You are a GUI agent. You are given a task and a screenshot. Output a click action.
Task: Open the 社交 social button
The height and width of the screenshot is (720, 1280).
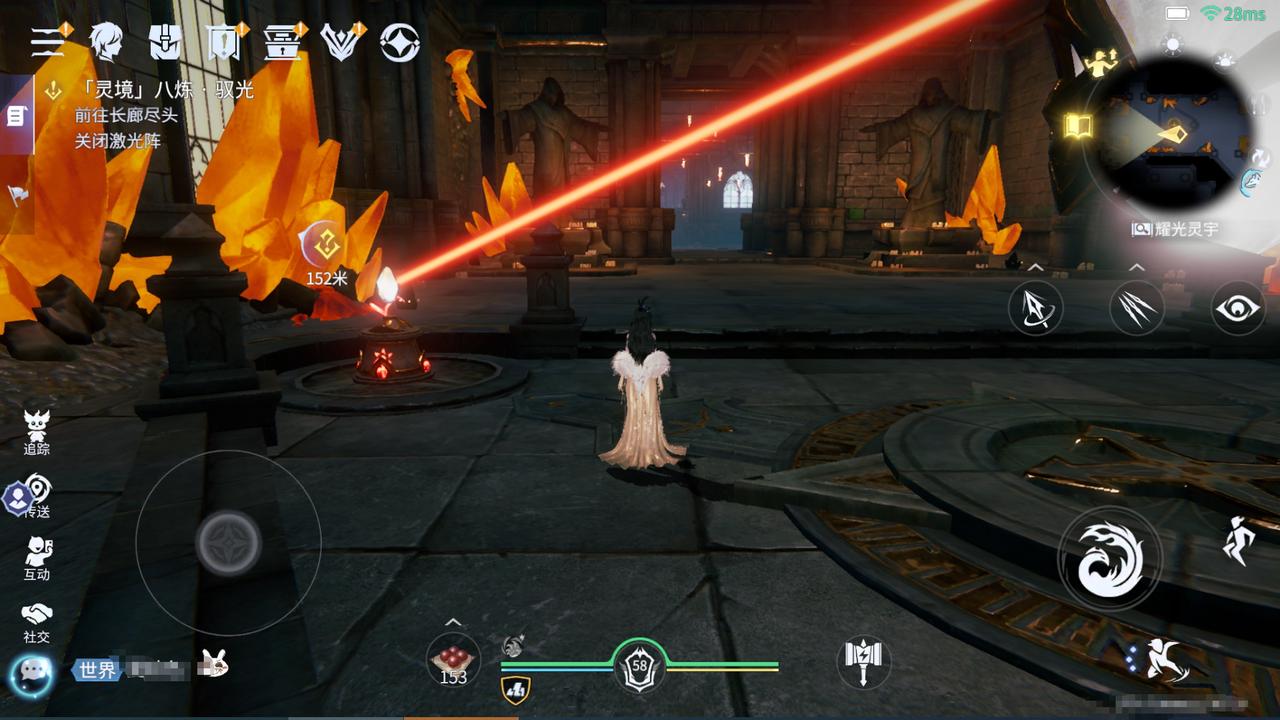tap(37, 622)
